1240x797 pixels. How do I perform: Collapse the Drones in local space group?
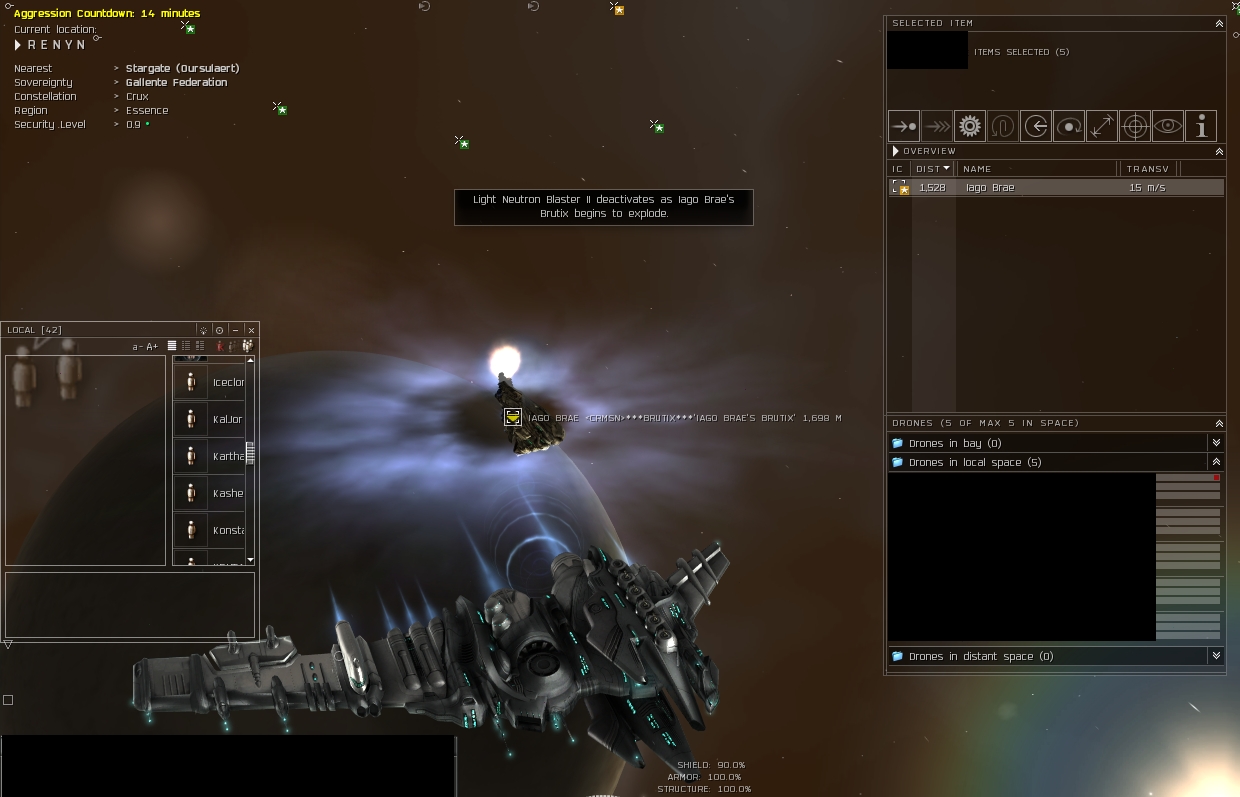1216,462
